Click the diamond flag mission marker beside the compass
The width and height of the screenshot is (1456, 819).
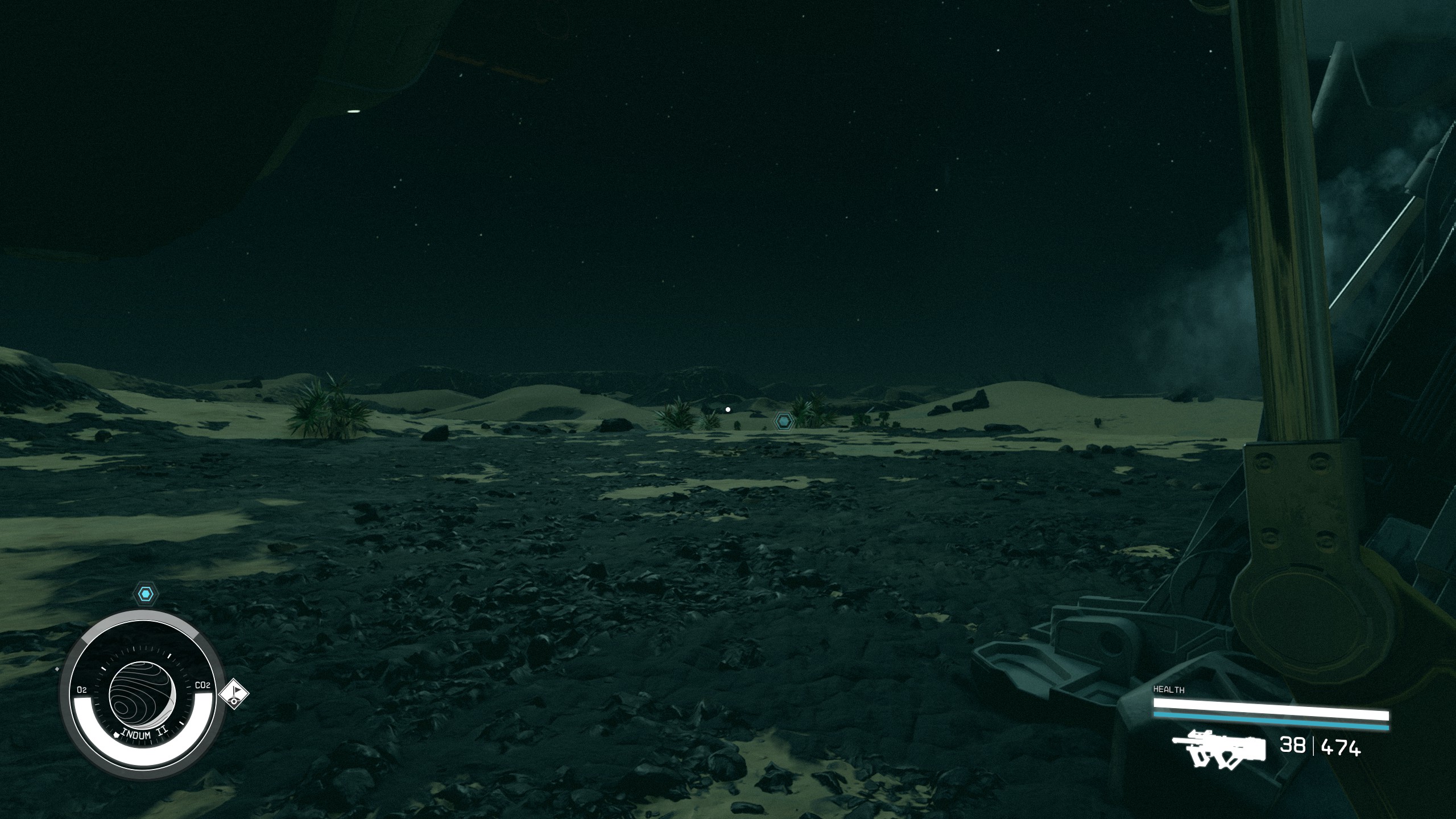[235, 694]
